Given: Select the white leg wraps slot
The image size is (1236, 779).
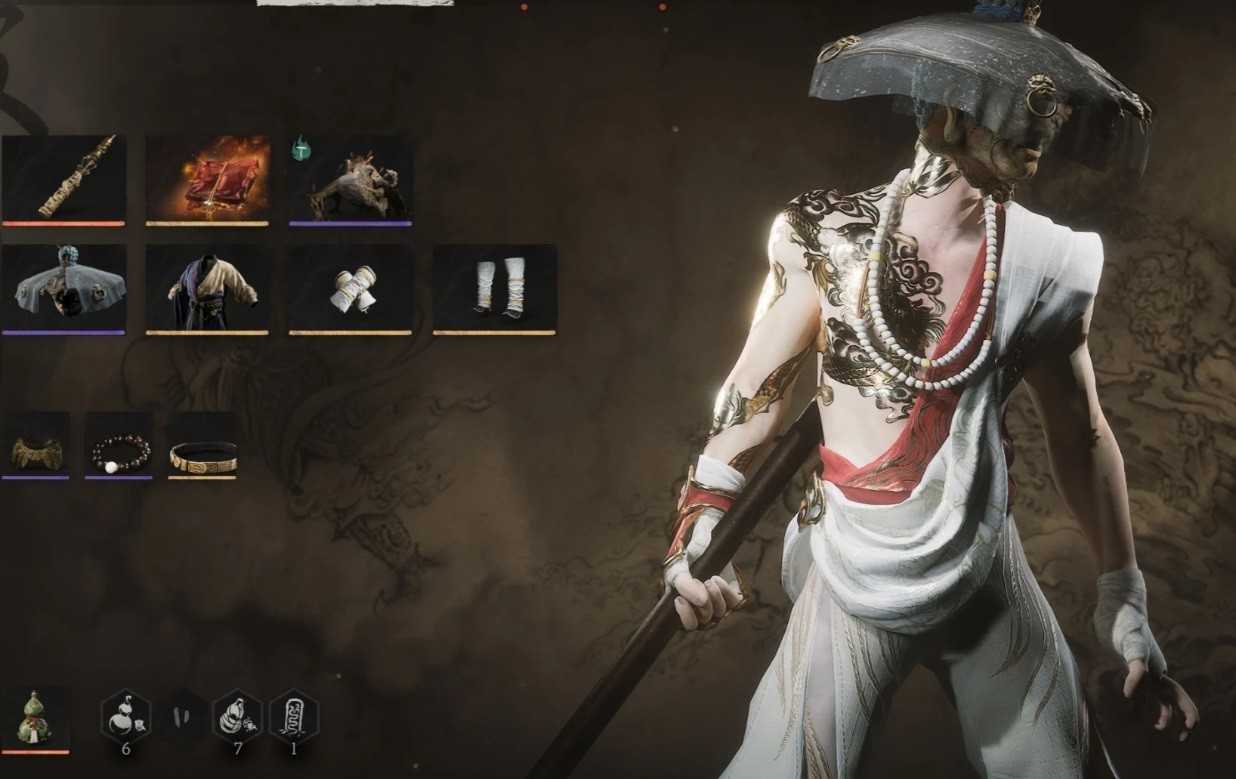Looking at the screenshot, I should 494,287.
